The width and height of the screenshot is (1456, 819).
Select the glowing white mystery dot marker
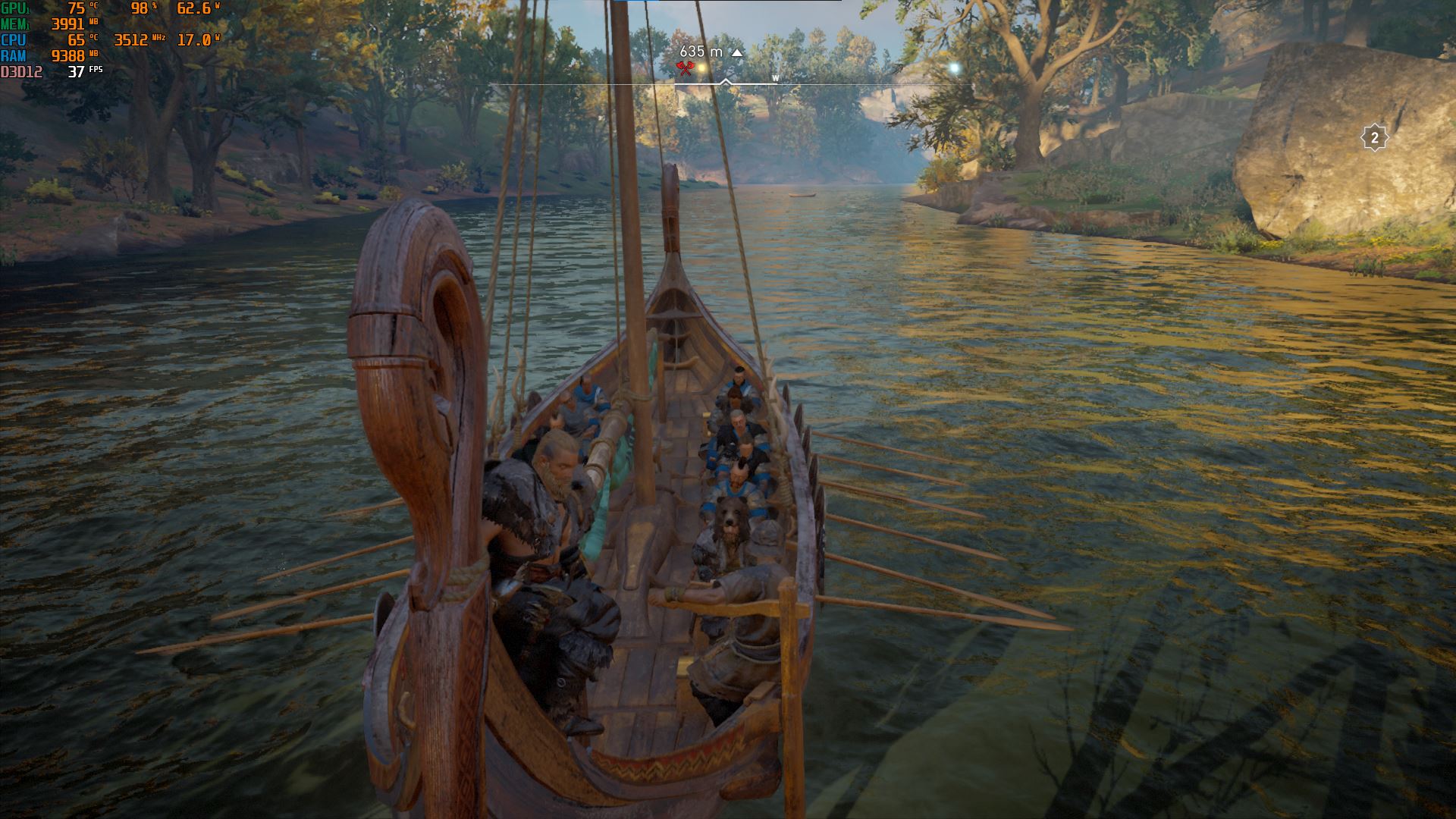tap(955, 67)
